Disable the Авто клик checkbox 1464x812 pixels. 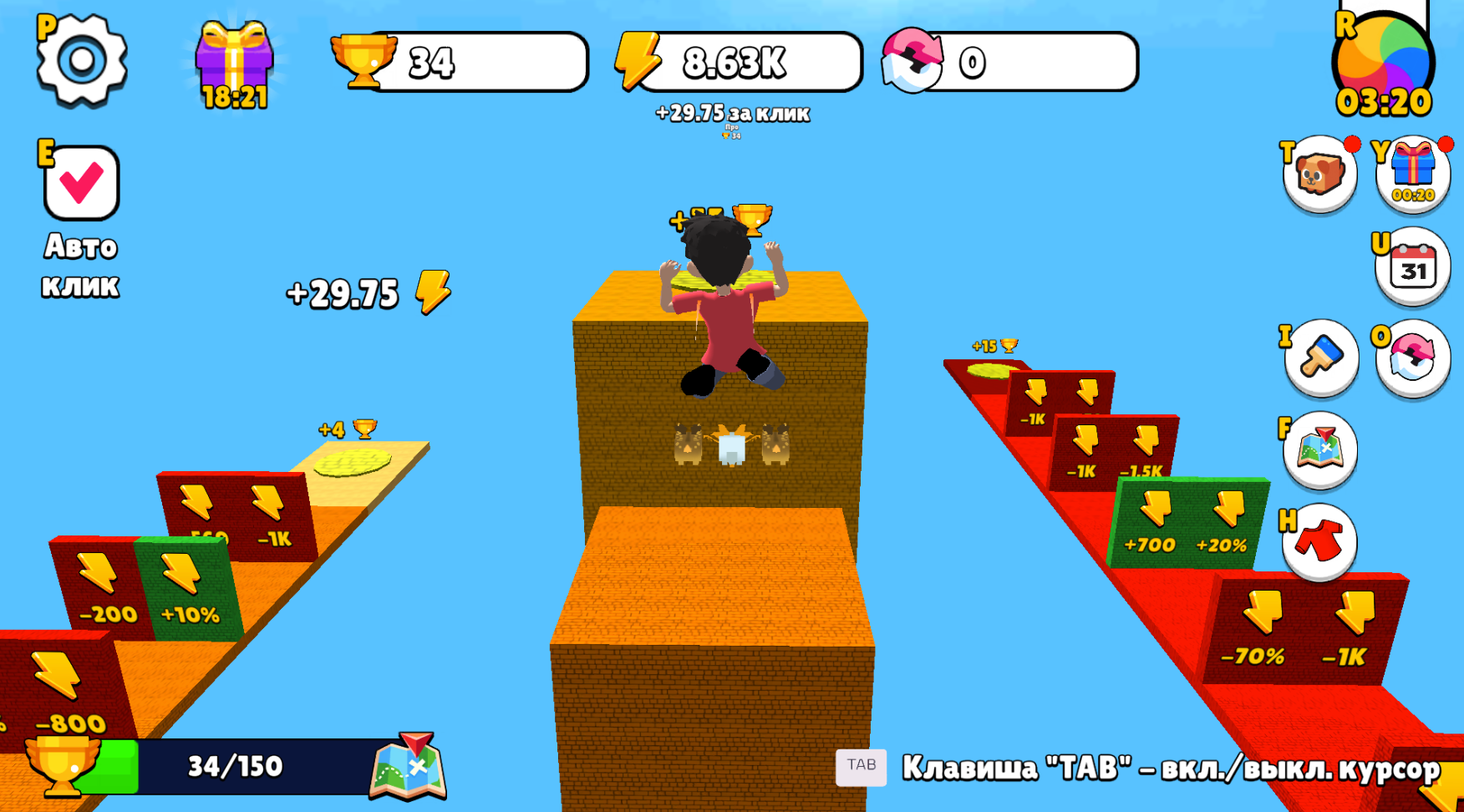(78, 182)
